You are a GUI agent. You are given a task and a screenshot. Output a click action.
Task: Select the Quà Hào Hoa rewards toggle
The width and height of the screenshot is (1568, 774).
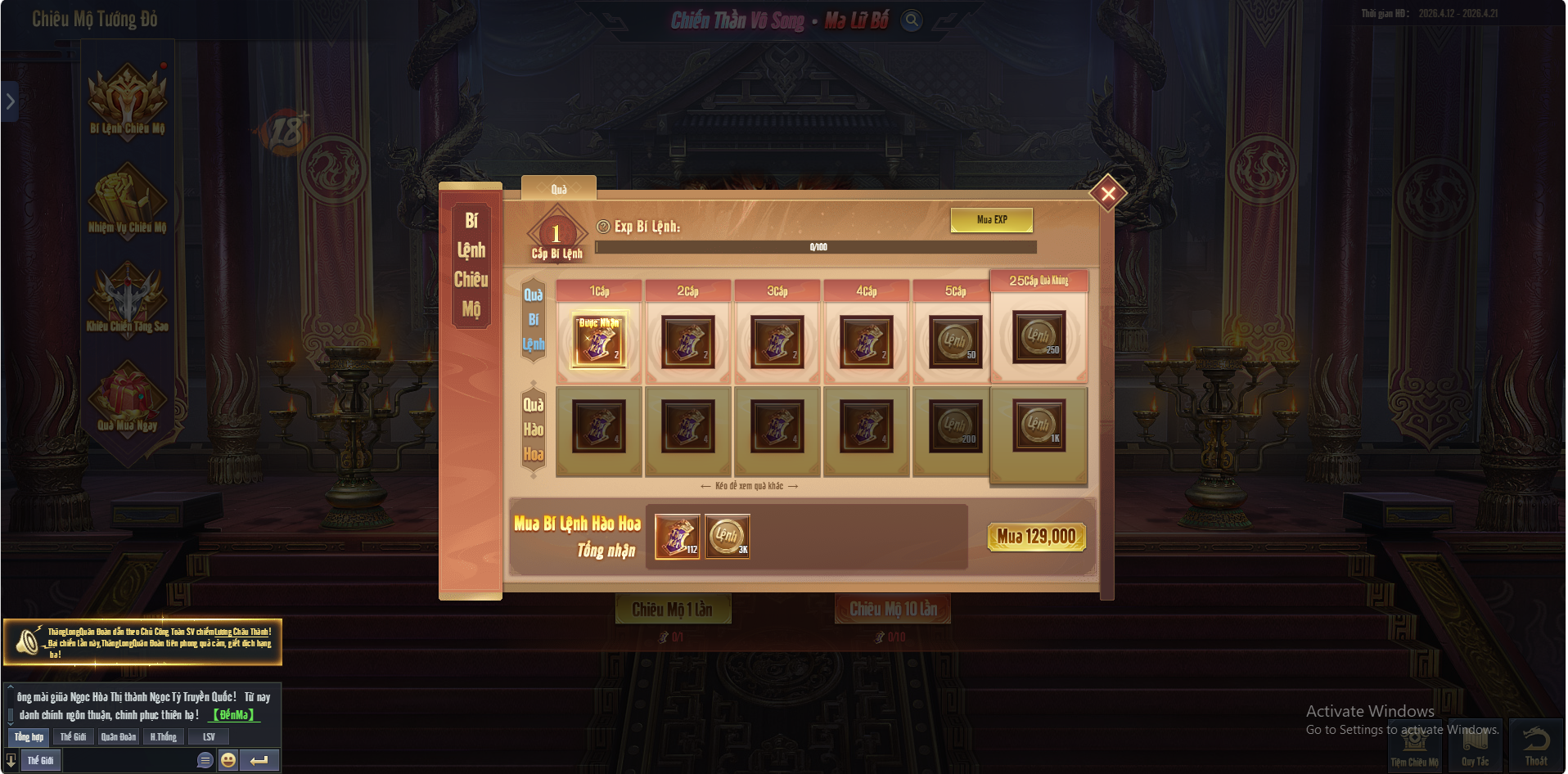[x=533, y=431]
